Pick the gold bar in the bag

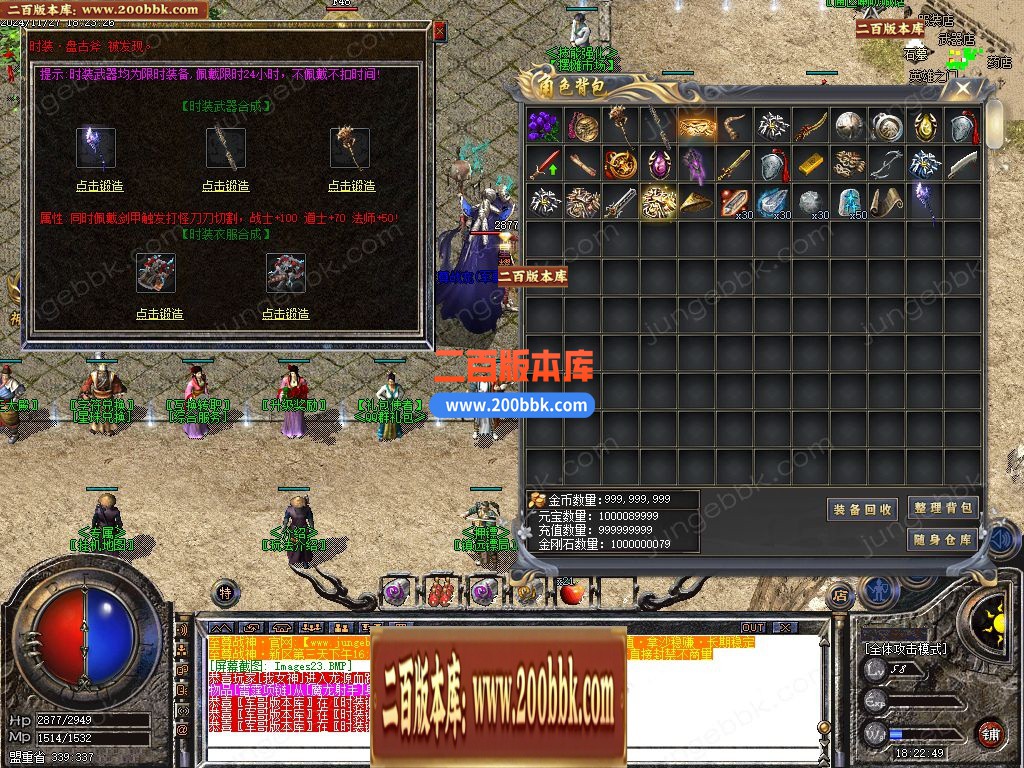pyautogui.click(x=811, y=164)
